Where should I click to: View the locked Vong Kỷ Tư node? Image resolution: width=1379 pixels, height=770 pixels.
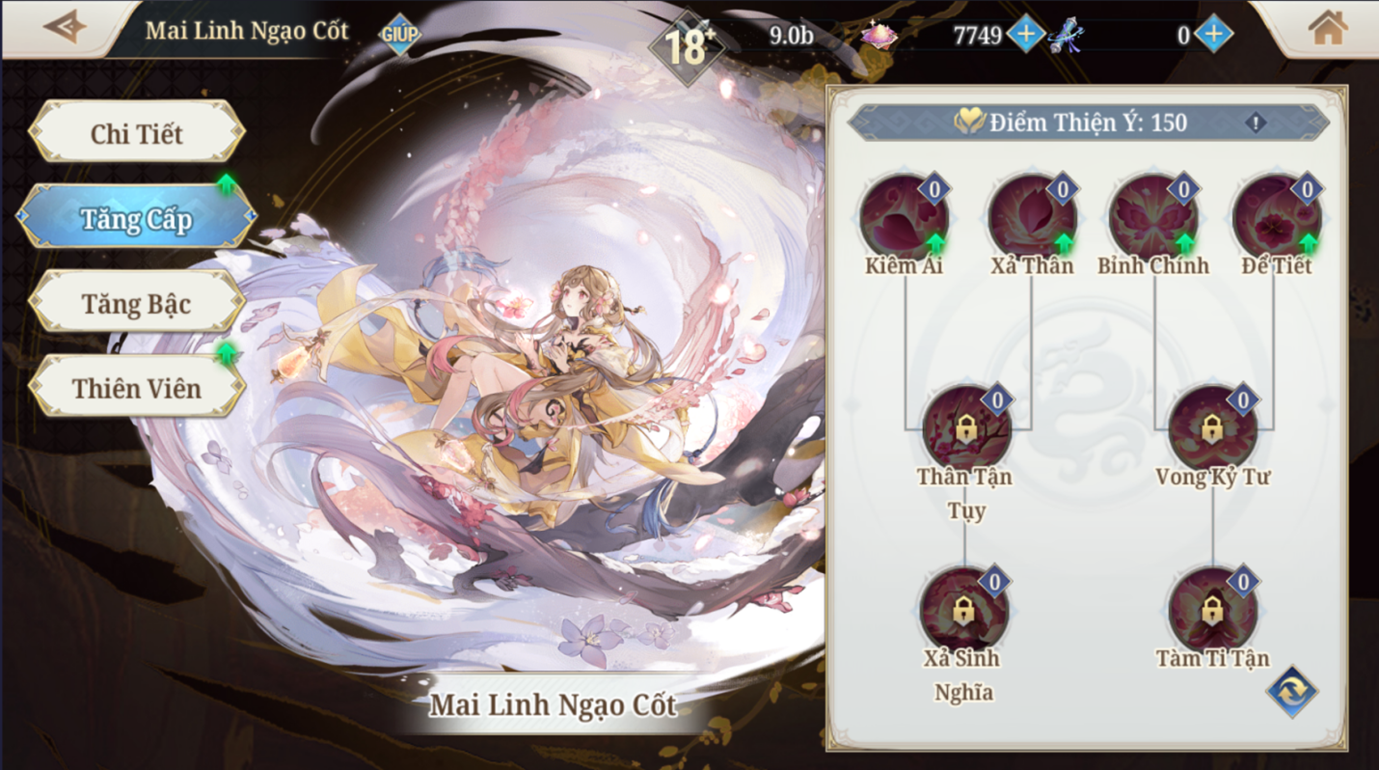[1212, 428]
